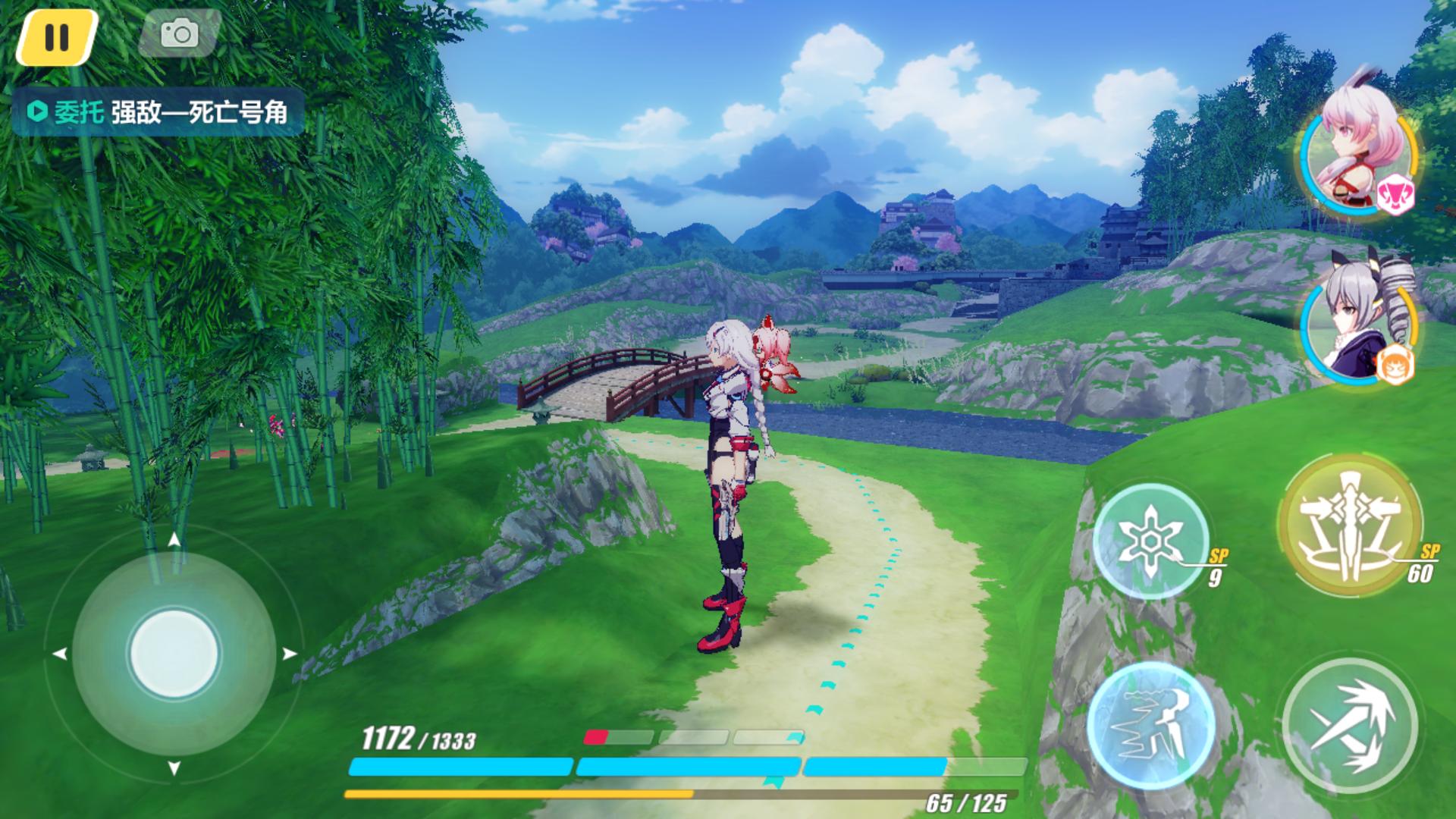
Task: Tap the virtual joystick knob
Action: coord(174,654)
